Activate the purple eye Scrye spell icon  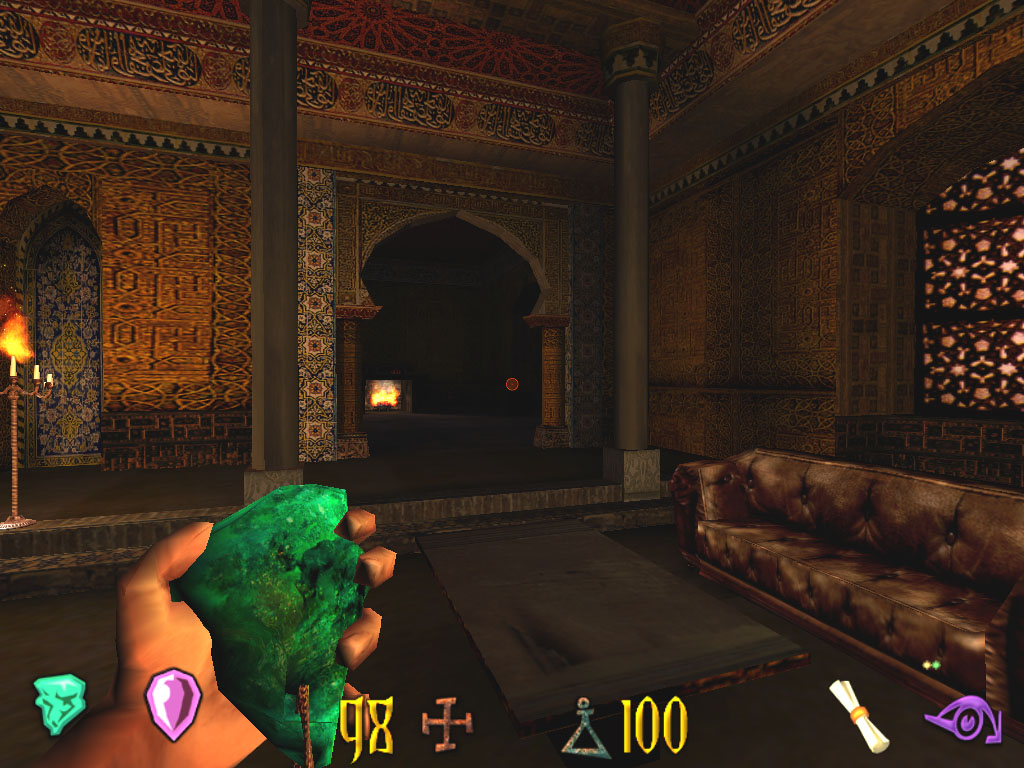962,718
